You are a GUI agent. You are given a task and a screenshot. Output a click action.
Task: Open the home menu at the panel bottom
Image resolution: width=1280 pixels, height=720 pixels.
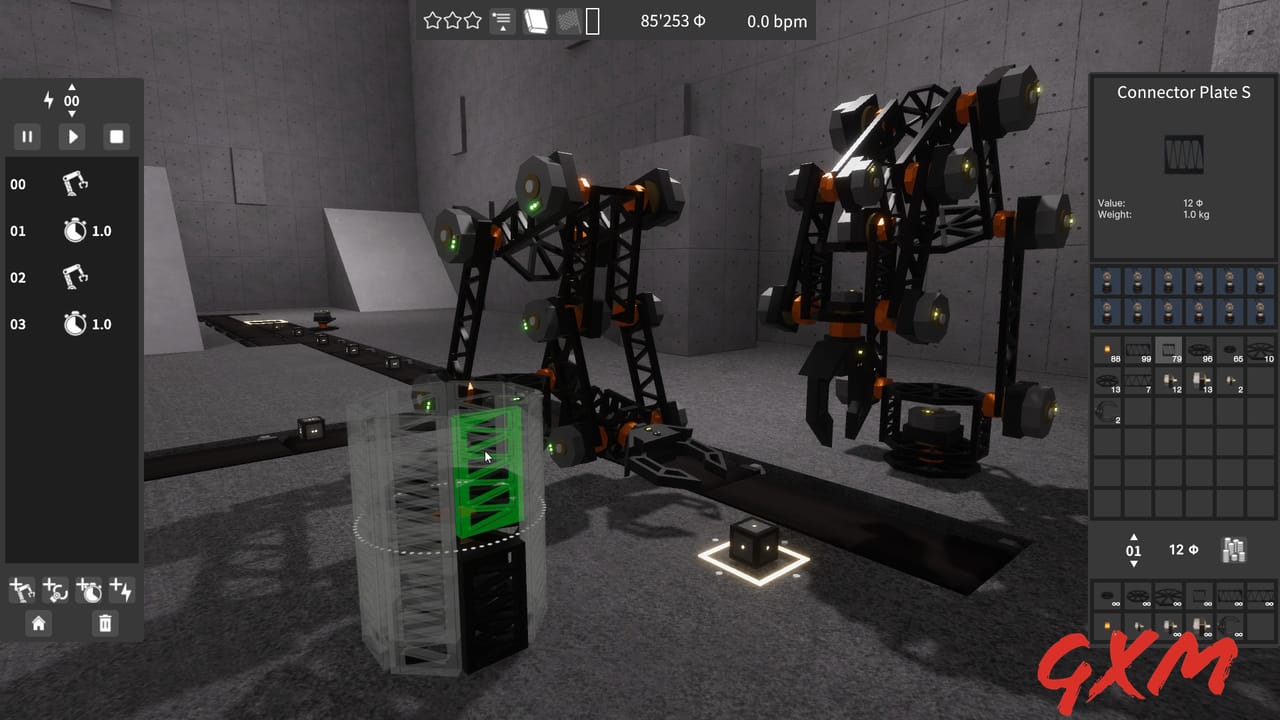[37, 624]
